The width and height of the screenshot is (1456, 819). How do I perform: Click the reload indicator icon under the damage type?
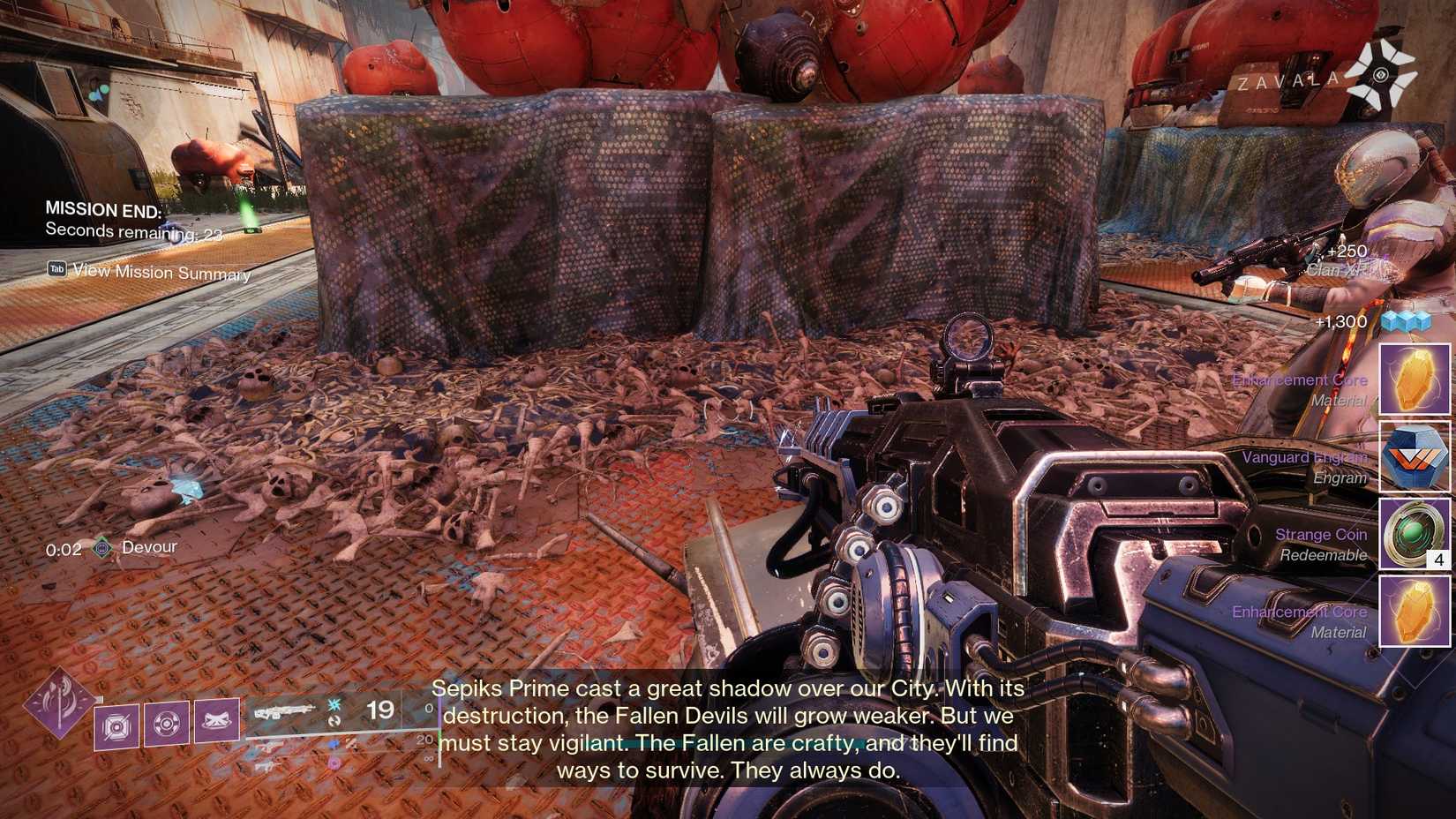[x=334, y=721]
